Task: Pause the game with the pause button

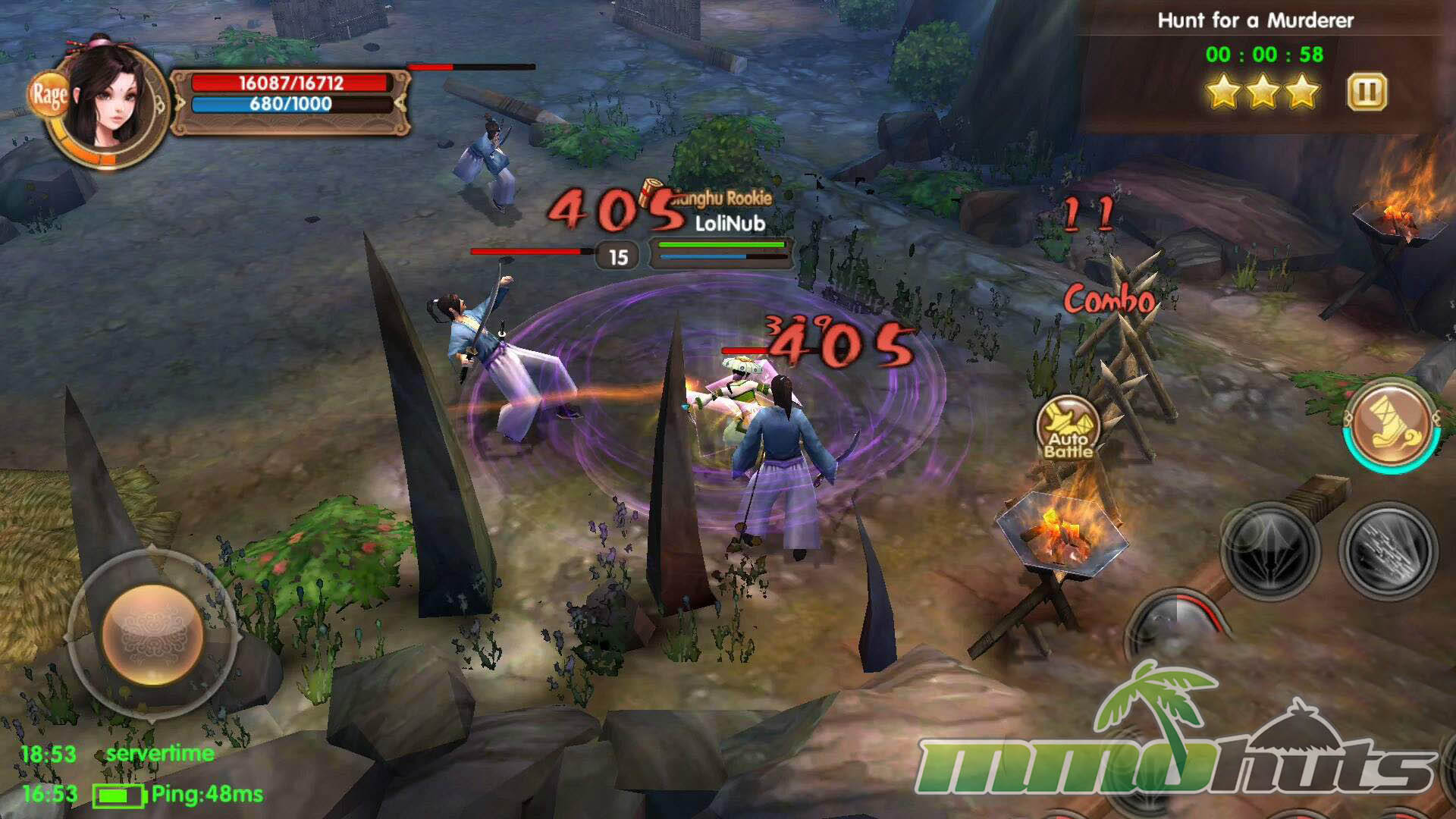Action: tap(1367, 93)
